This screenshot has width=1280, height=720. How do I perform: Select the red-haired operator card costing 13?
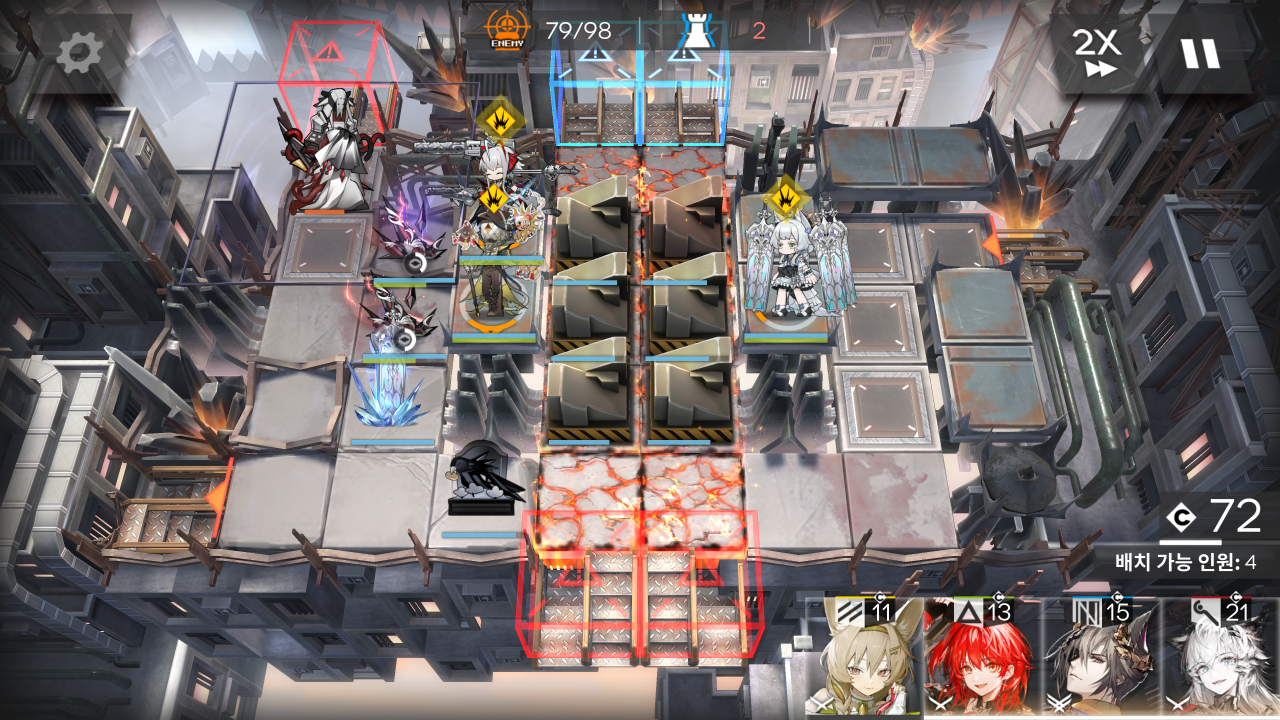(x=981, y=660)
